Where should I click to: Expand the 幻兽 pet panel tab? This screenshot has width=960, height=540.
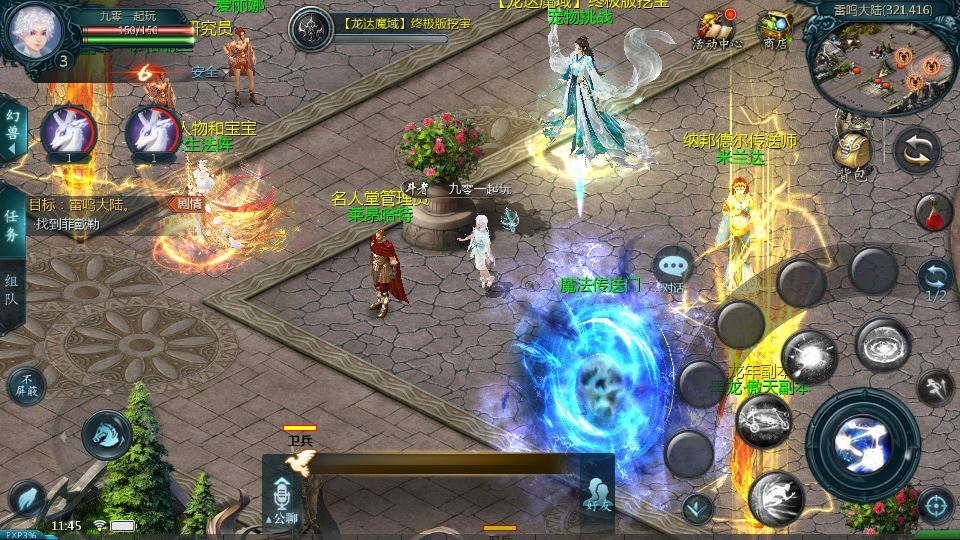pyautogui.click(x=11, y=131)
